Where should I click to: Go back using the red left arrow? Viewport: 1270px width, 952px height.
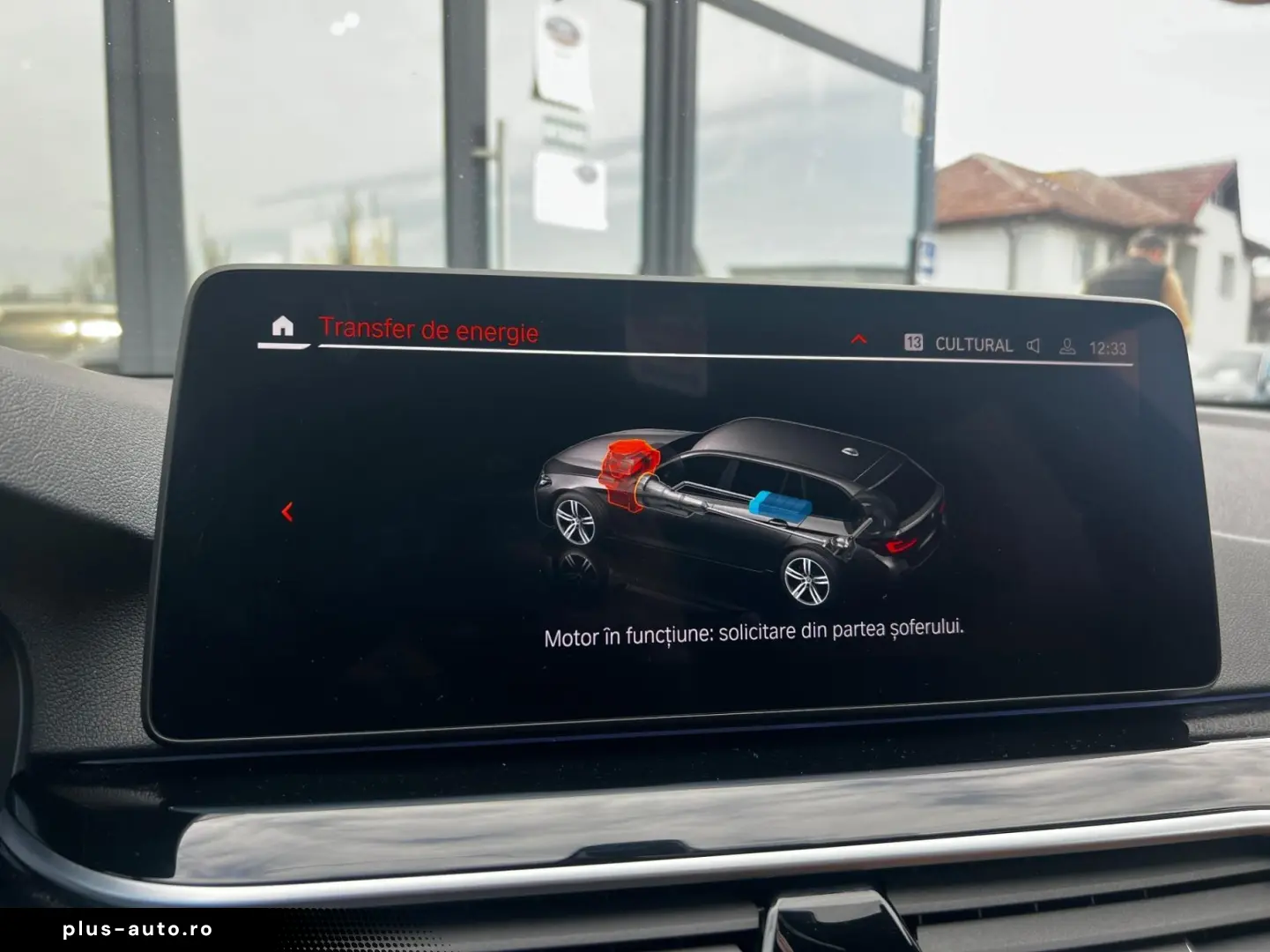tap(286, 511)
